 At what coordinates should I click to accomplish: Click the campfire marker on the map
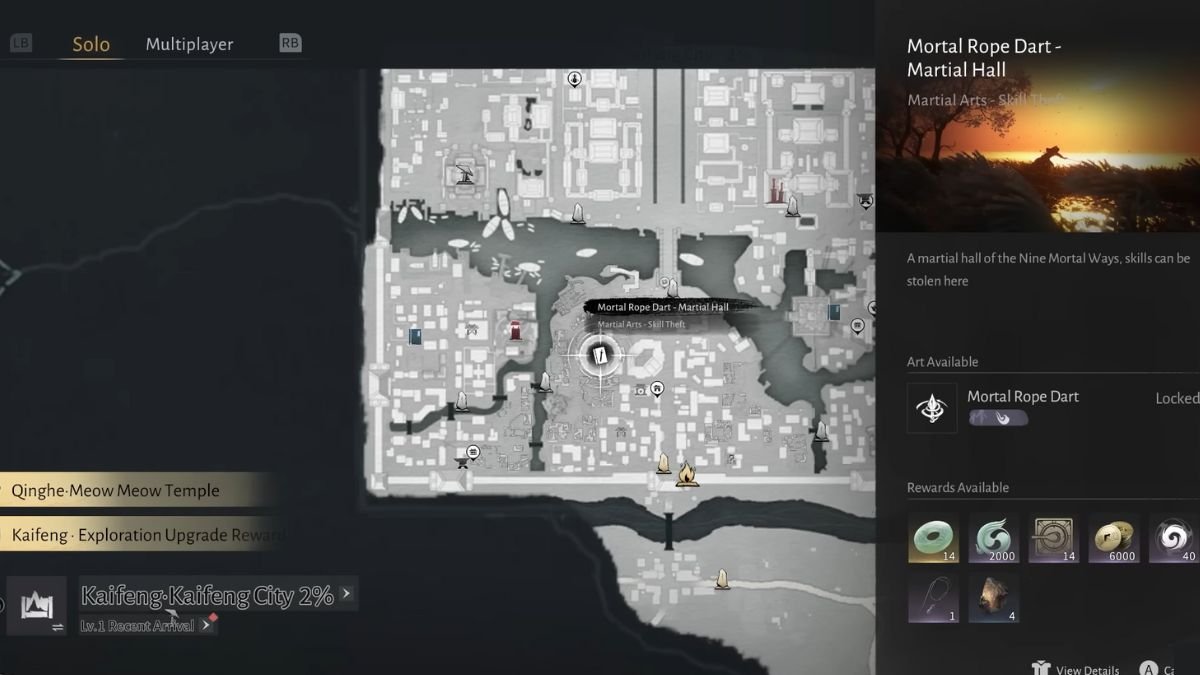coord(686,472)
